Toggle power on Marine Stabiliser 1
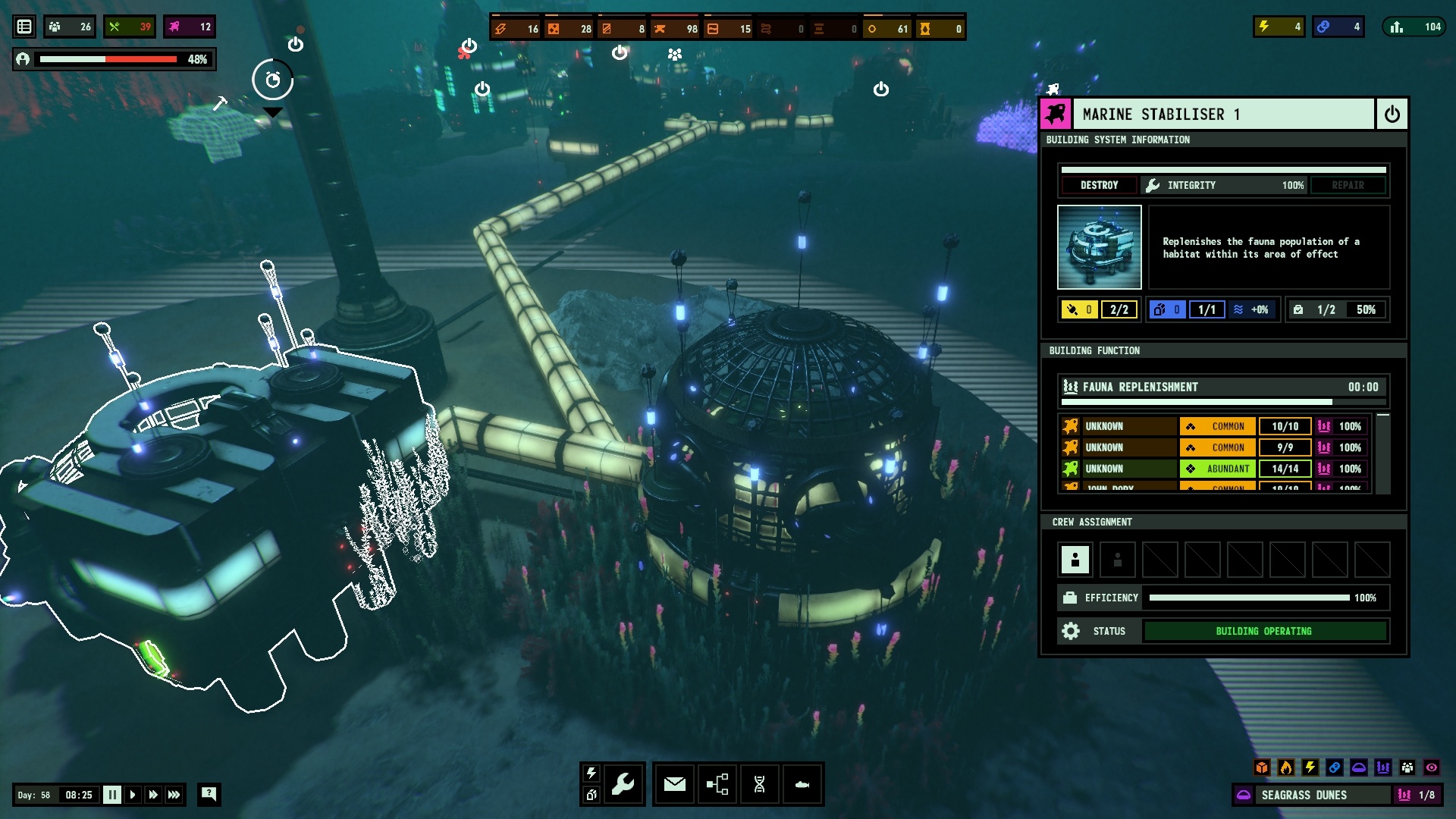The height and width of the screenshot is (819, 1456). click(x=1392, y=114)
